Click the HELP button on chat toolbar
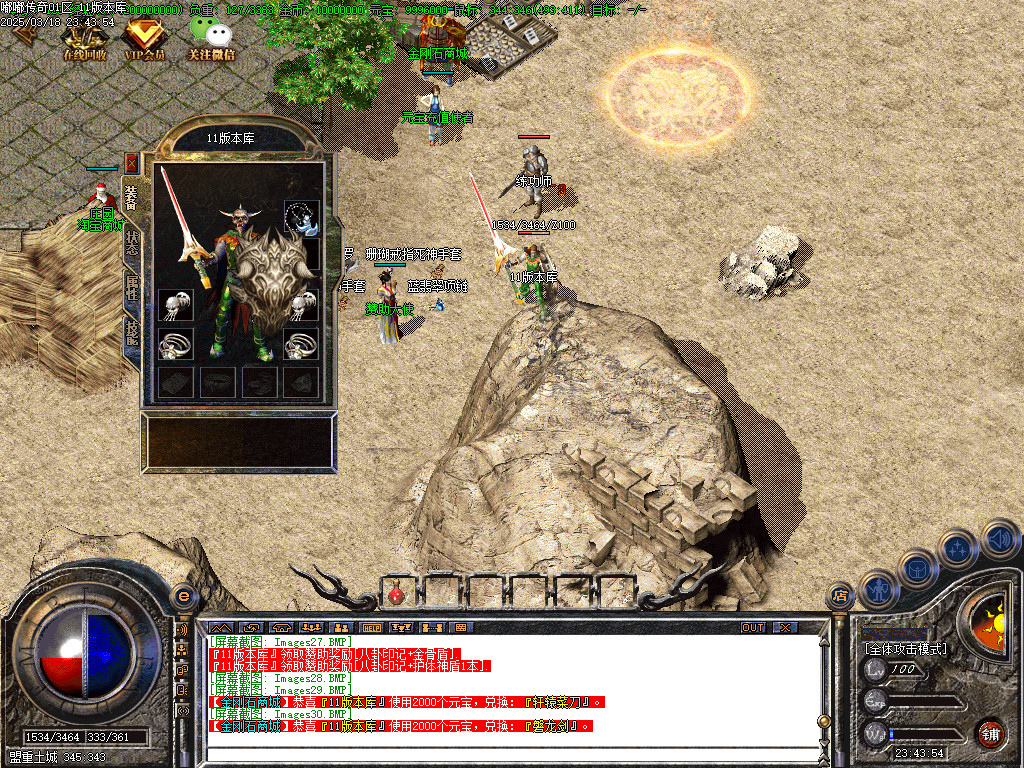Viewport: 1024px width, 768px height. [x=372, y=627]
